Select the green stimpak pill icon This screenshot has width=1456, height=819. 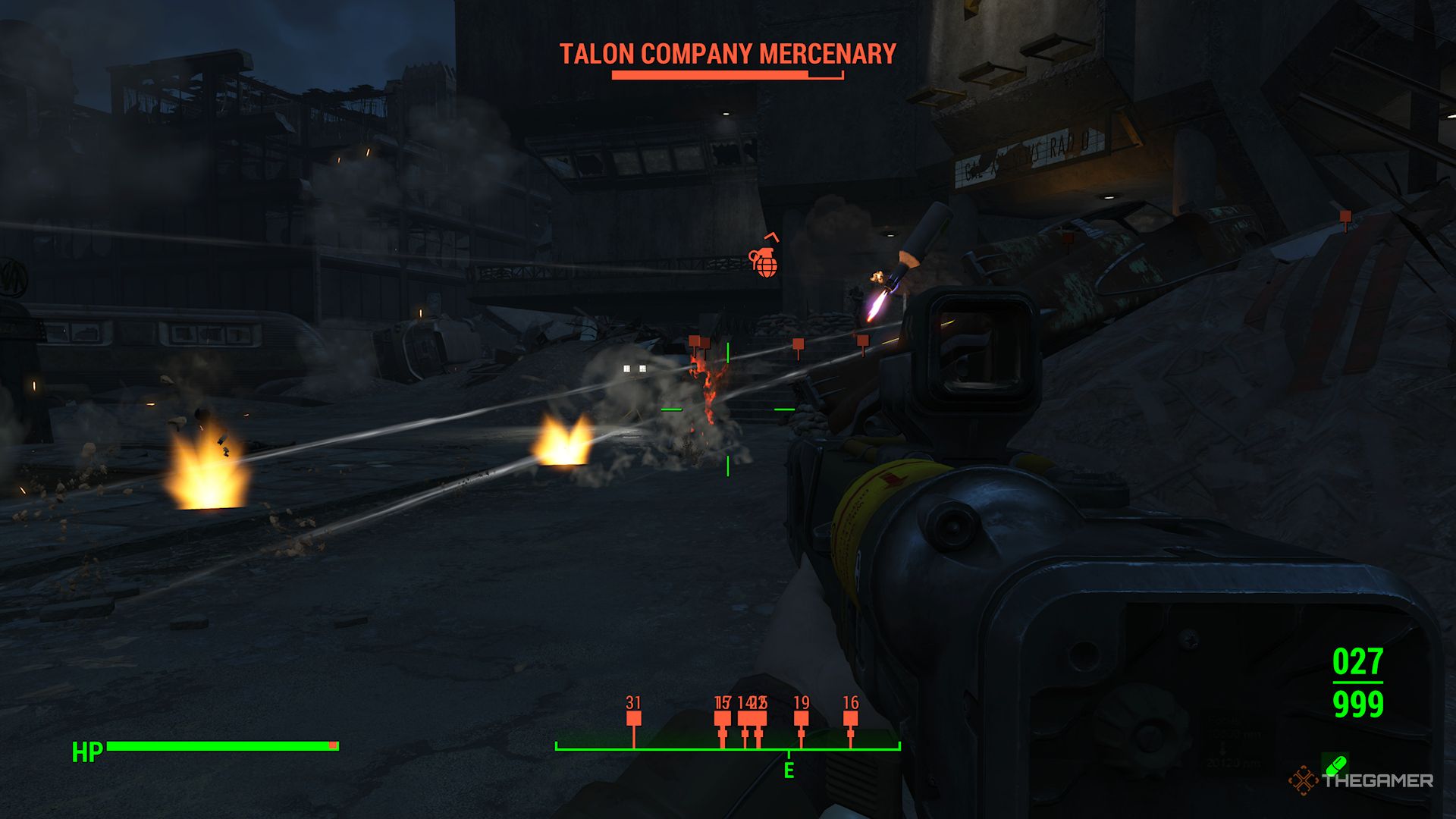tap(1334, 763)
